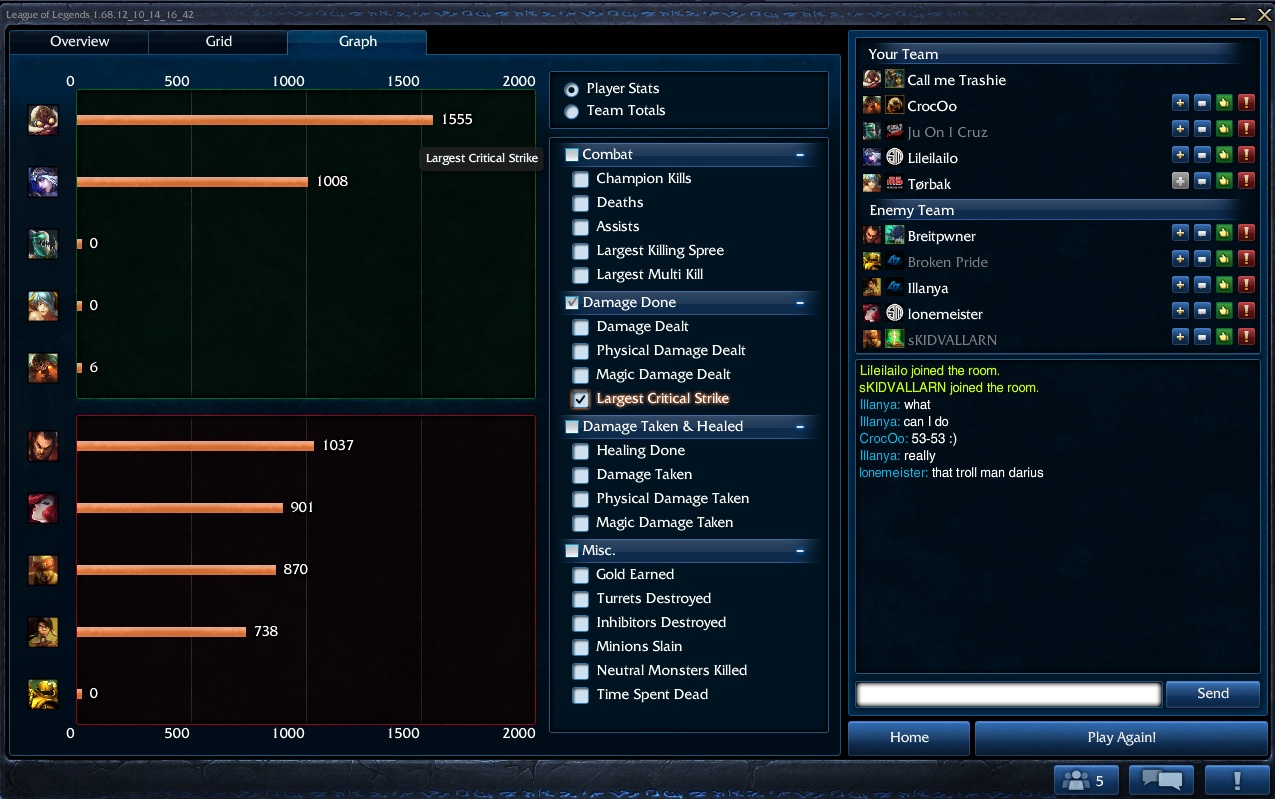Image resolution: width=1275 pixels, height=799 pixels.
Task: Toggle the Largest Killing Spree checkbox
Action: [x=580, y=251]
